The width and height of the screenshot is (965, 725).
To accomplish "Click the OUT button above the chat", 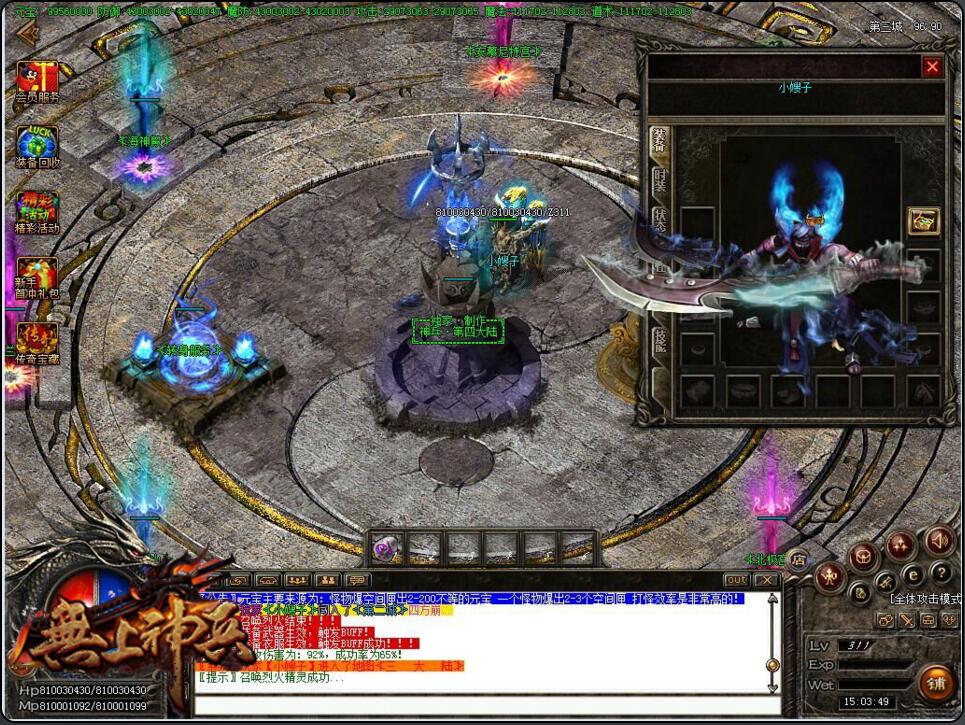I will coord(736,580).
